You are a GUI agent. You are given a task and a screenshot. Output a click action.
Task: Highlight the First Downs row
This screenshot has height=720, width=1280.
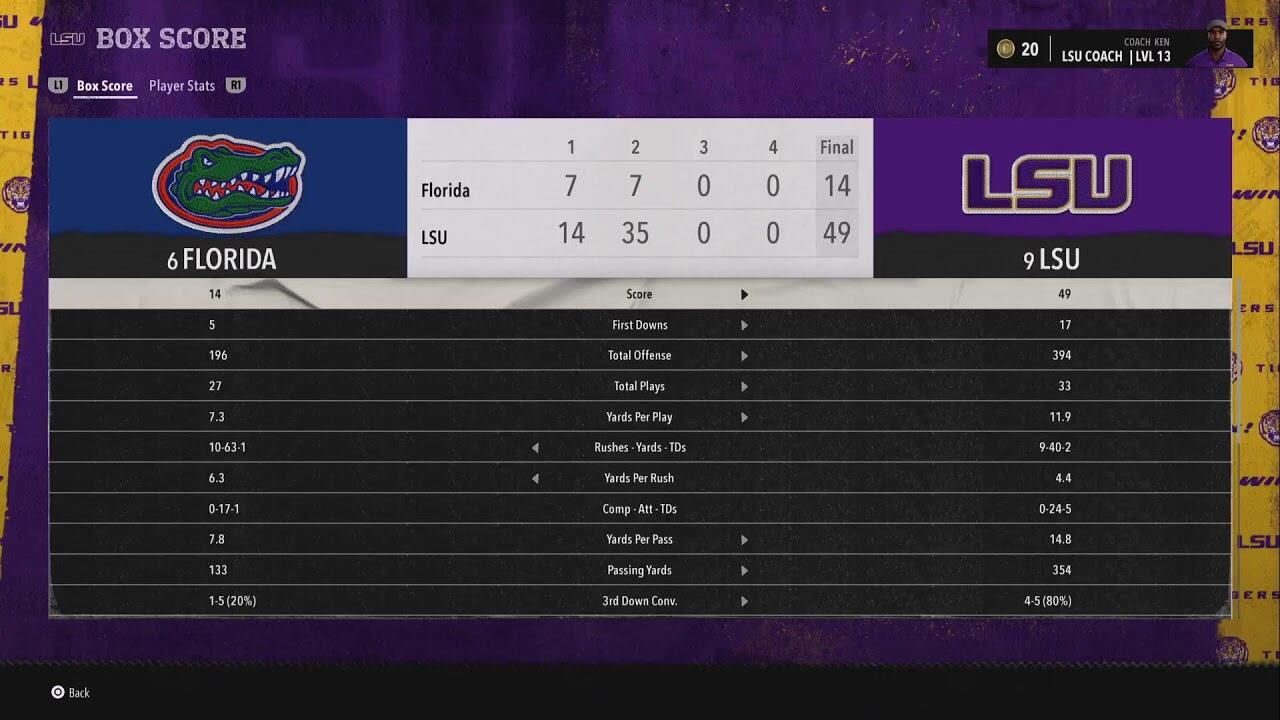point(639,325)
